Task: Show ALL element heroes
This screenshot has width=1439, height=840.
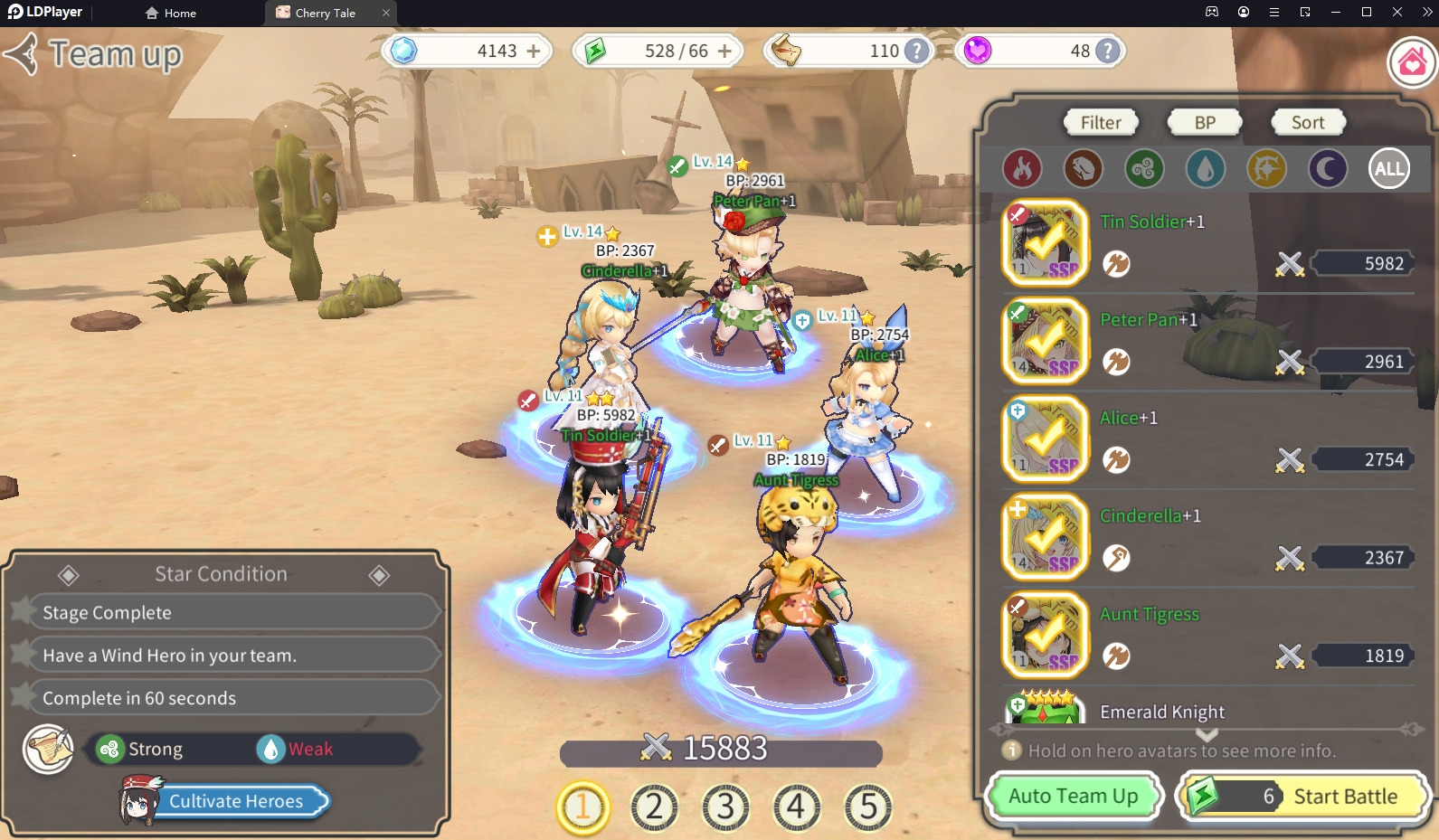Action: tap(1389, 169)
